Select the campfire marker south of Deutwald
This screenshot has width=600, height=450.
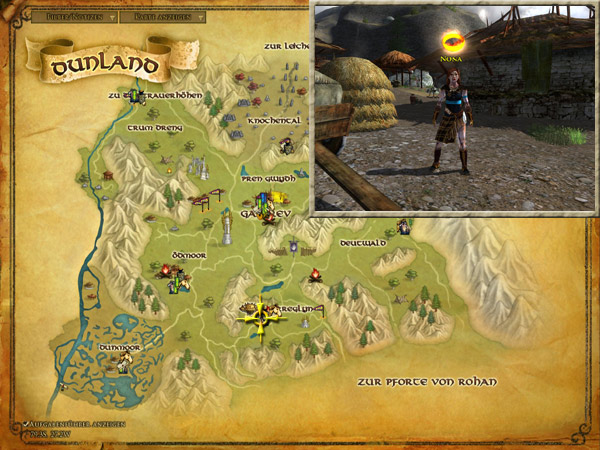(314, 273)
